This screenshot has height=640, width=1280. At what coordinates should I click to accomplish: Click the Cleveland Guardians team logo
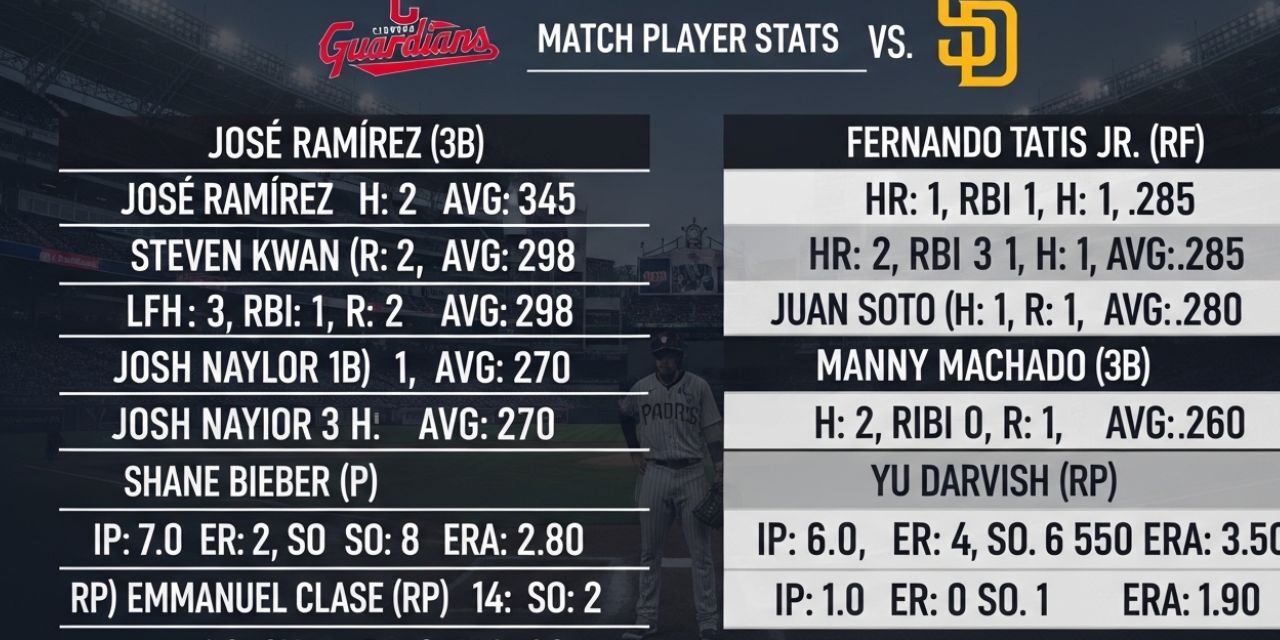(x=408, y=40)
